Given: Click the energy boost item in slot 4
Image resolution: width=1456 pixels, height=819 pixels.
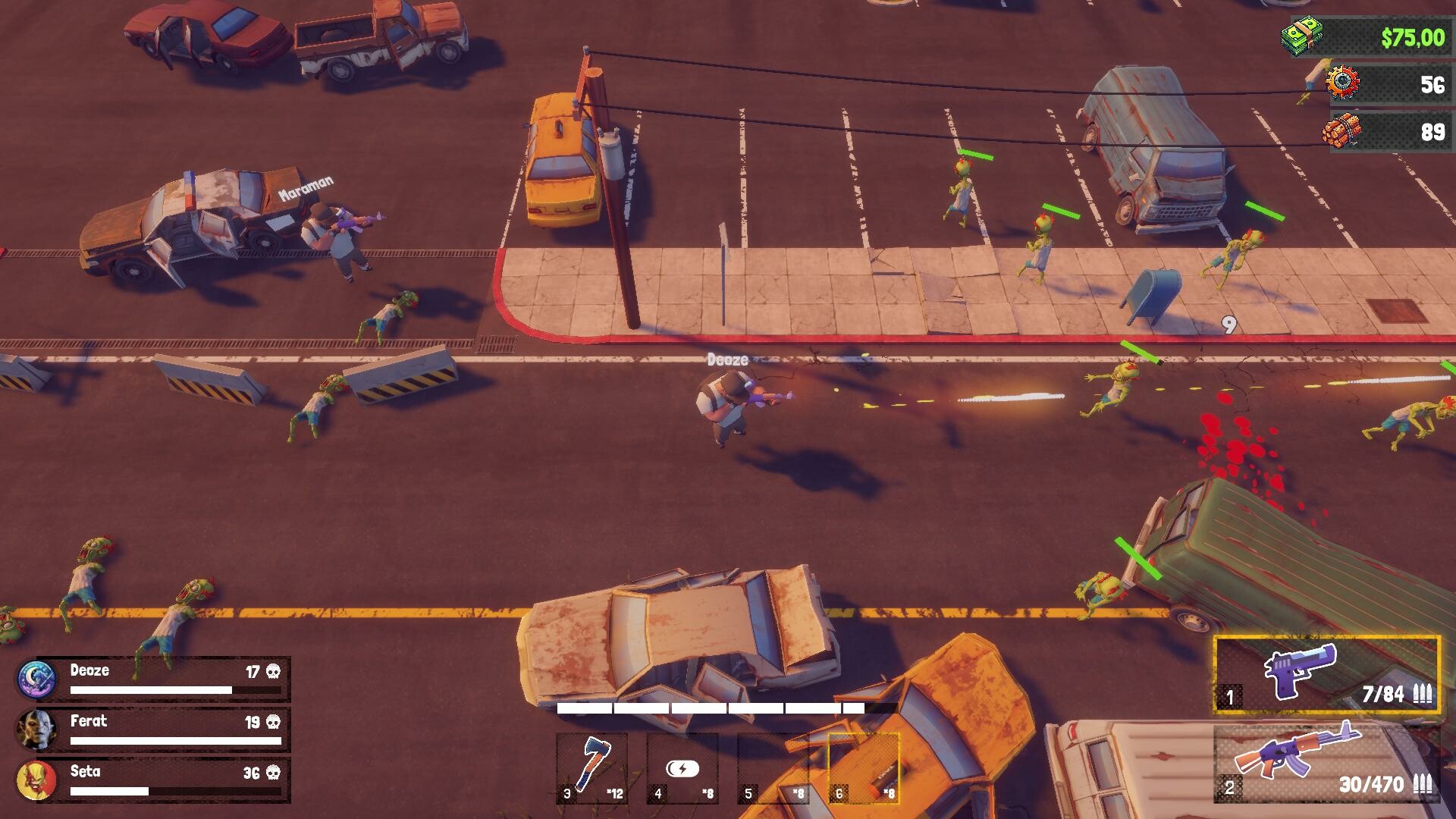Looking at the screenshot, I should pos(682,766).
